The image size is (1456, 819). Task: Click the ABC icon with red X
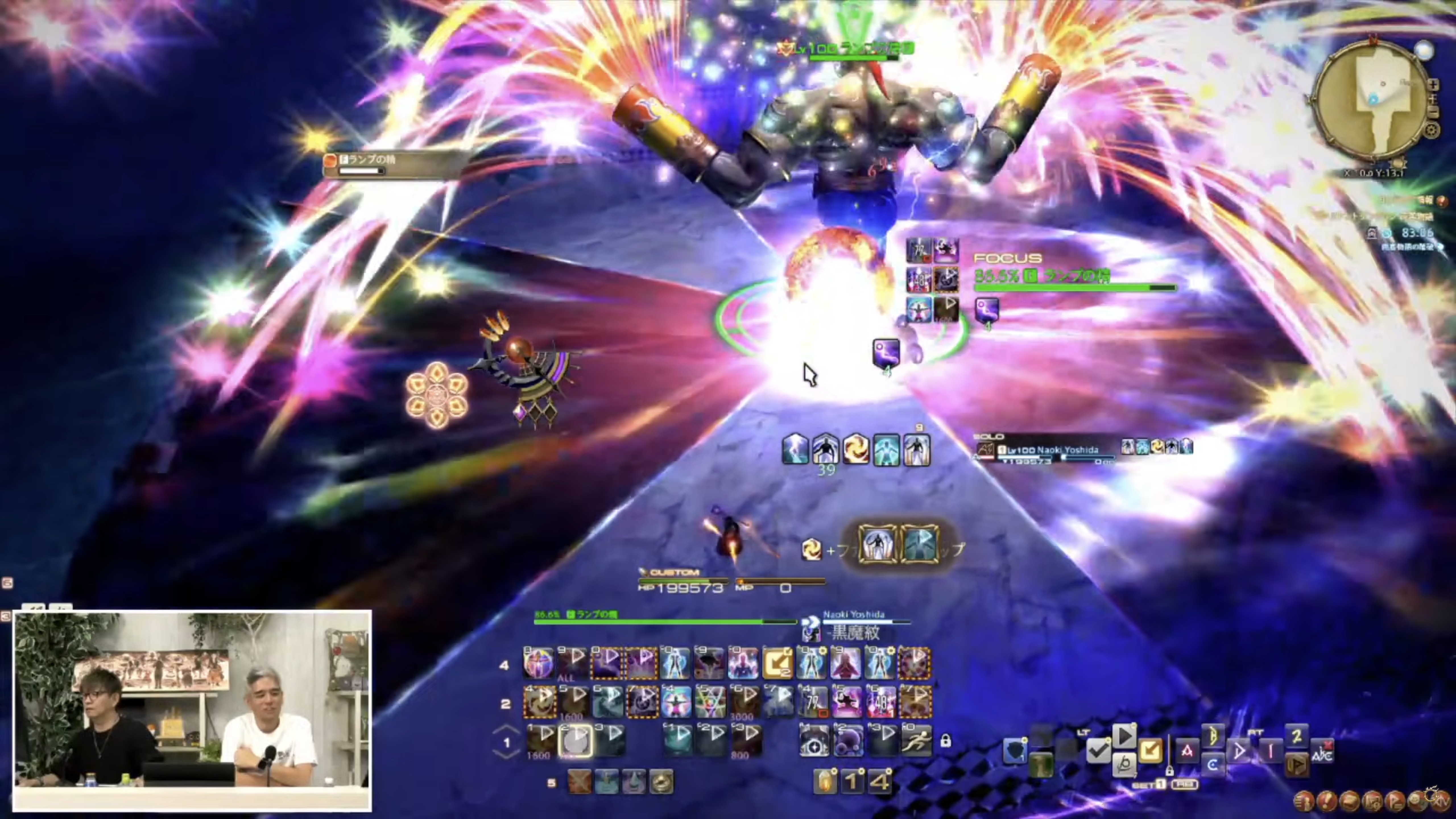click(x=1322, y=751)
